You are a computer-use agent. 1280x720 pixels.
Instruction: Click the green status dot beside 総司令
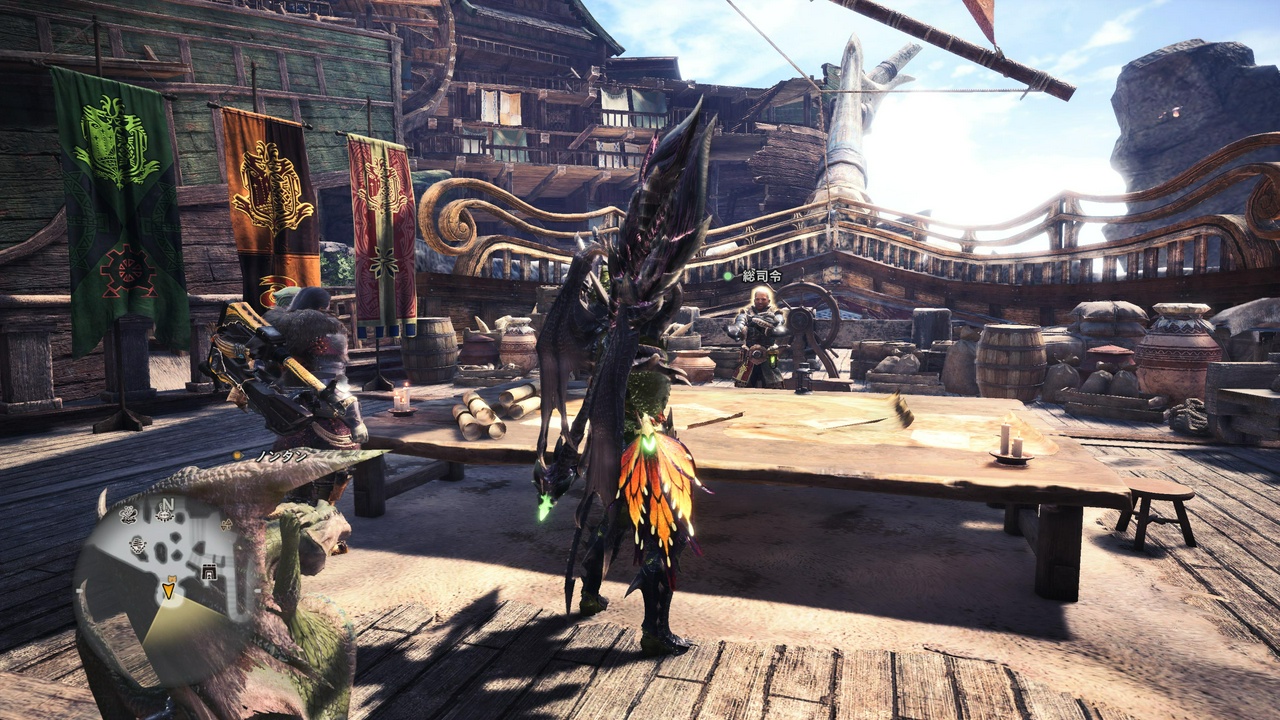(728, 276)
